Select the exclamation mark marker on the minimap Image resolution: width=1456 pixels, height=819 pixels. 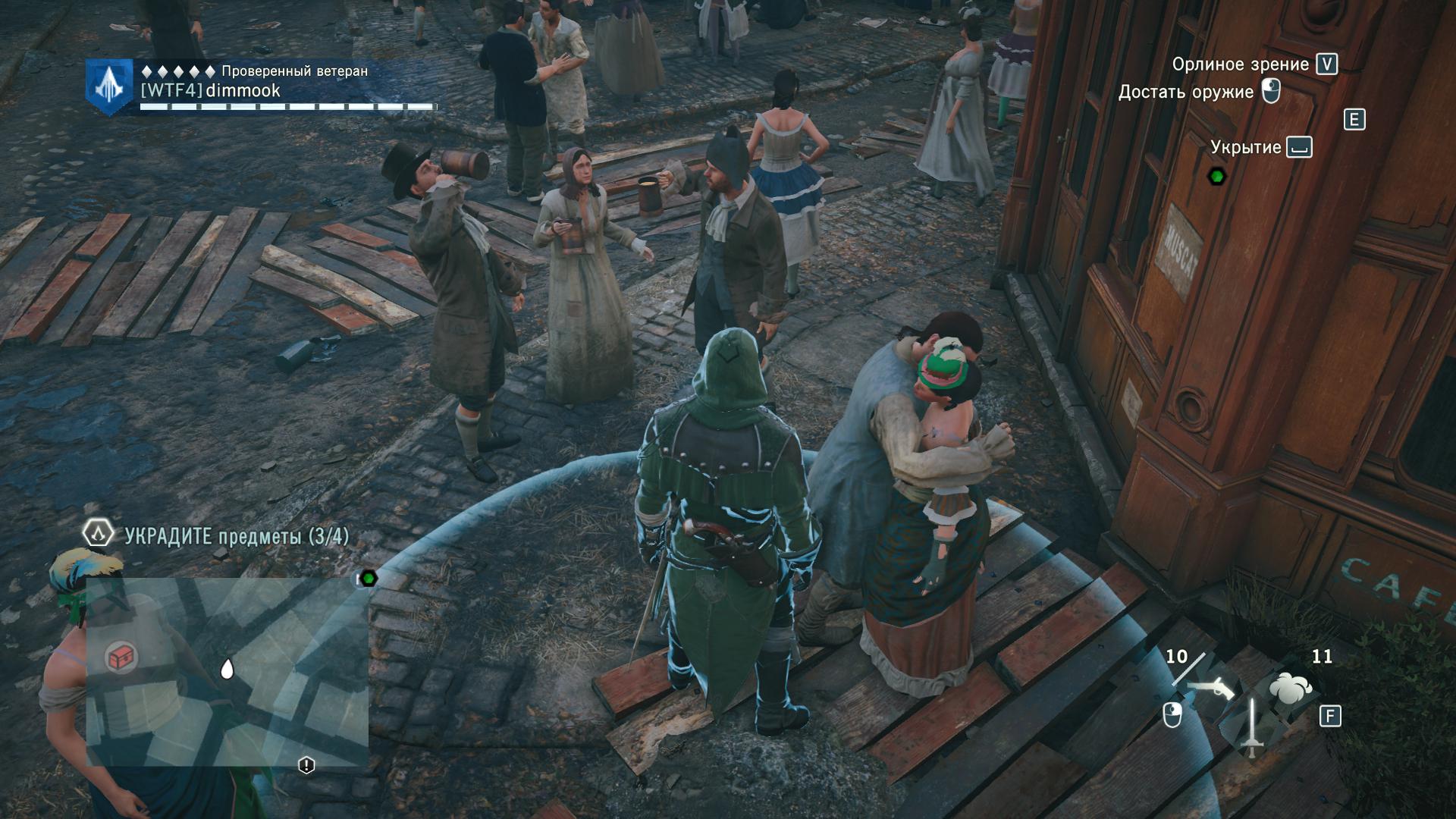point(306,765)
